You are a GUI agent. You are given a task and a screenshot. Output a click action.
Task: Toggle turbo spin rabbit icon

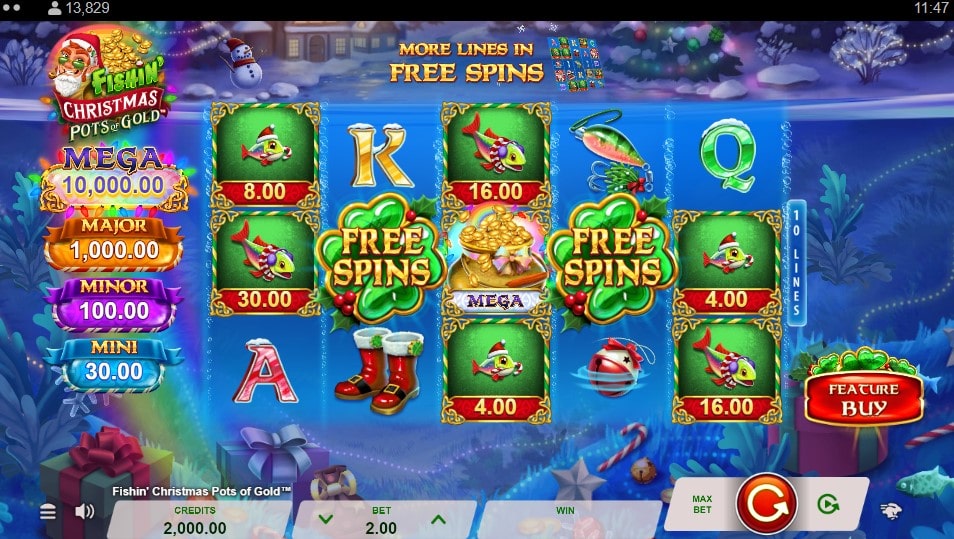(x=891, y=511)
